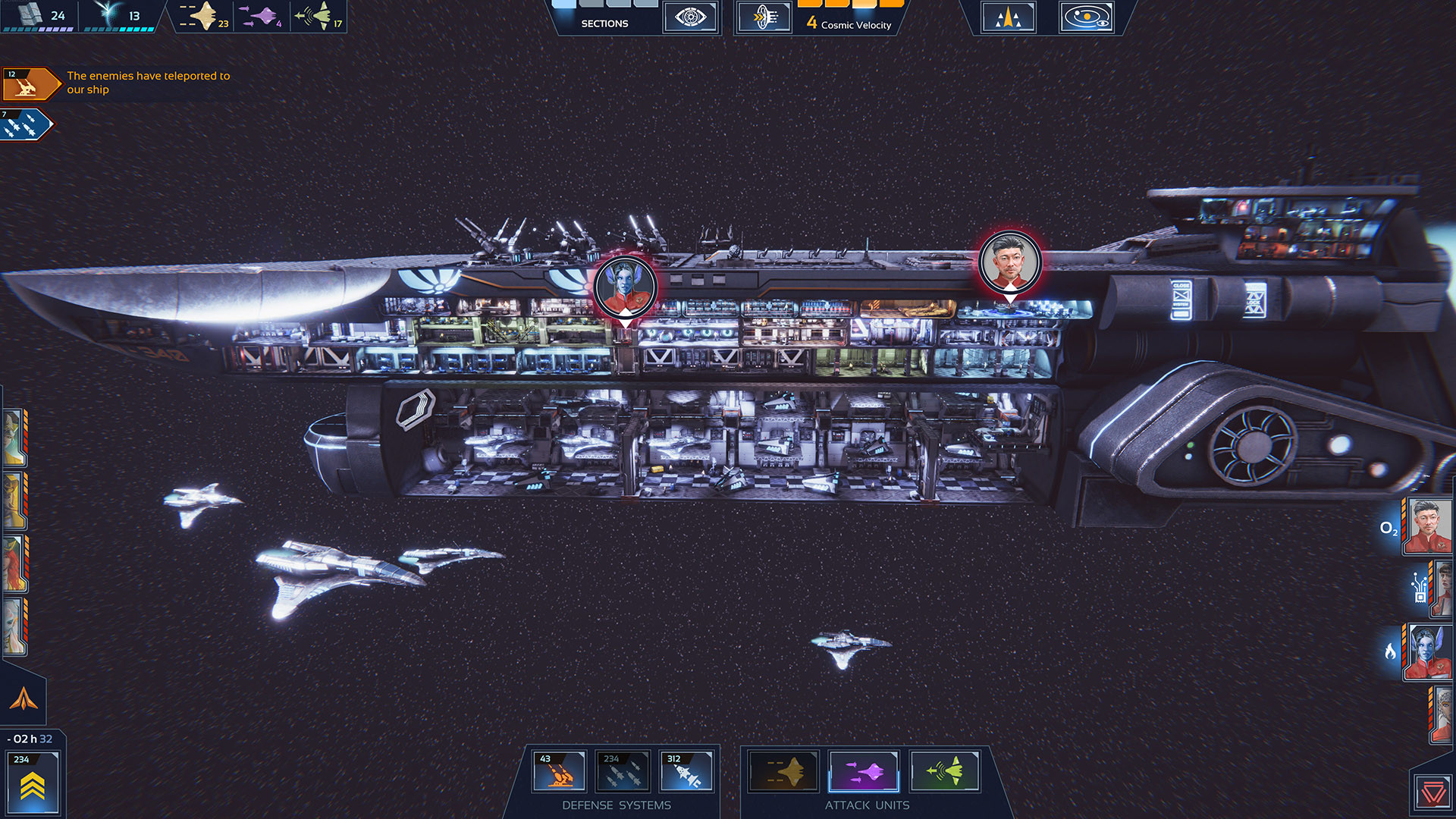Select the missile volley defense system
Viewport: 1456px width, 819px height.
pos(623,771)
